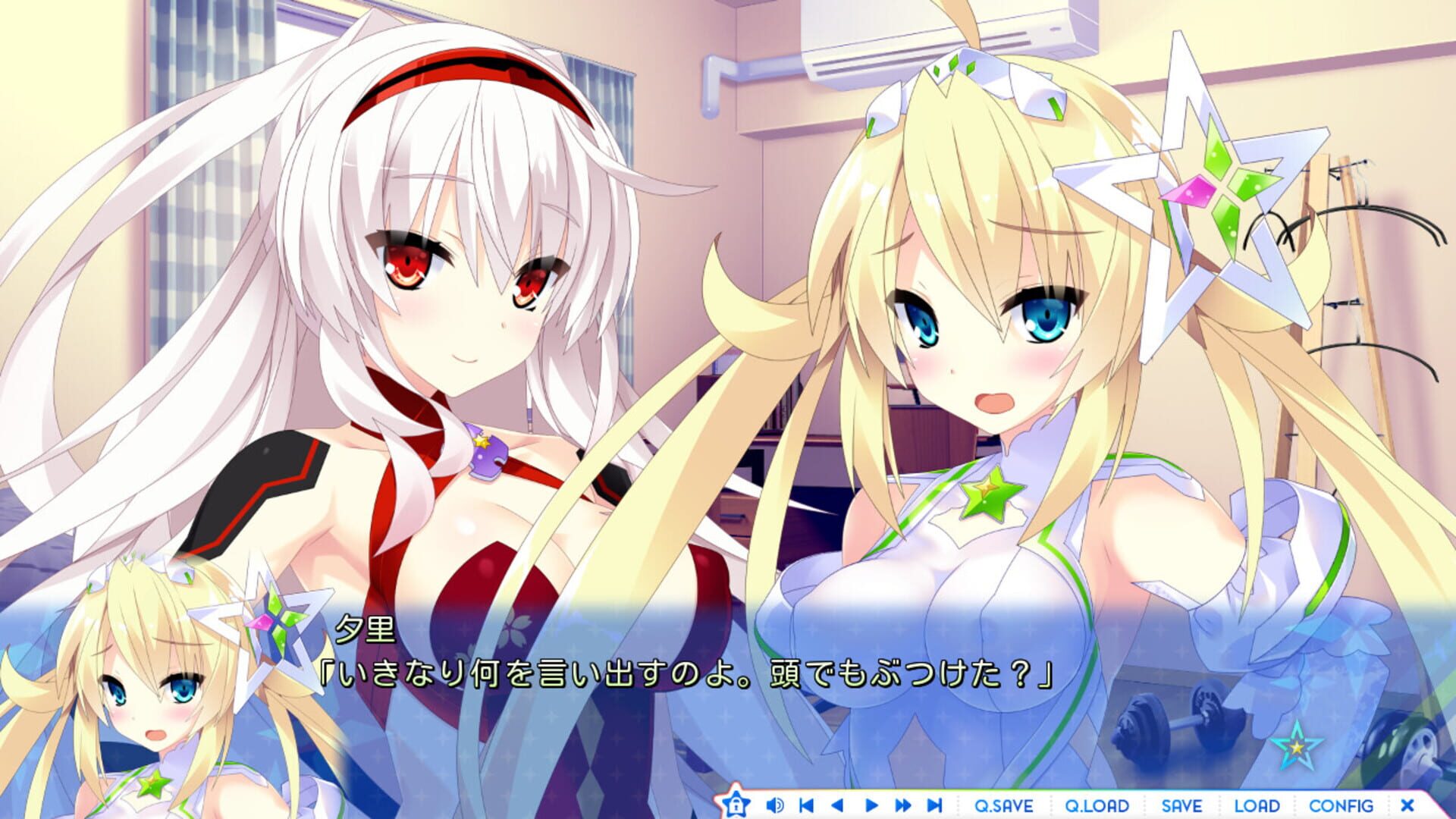Mute voice playback with the speaker icon
This screenshot has width=1456, height=819.
pos(775,805)
